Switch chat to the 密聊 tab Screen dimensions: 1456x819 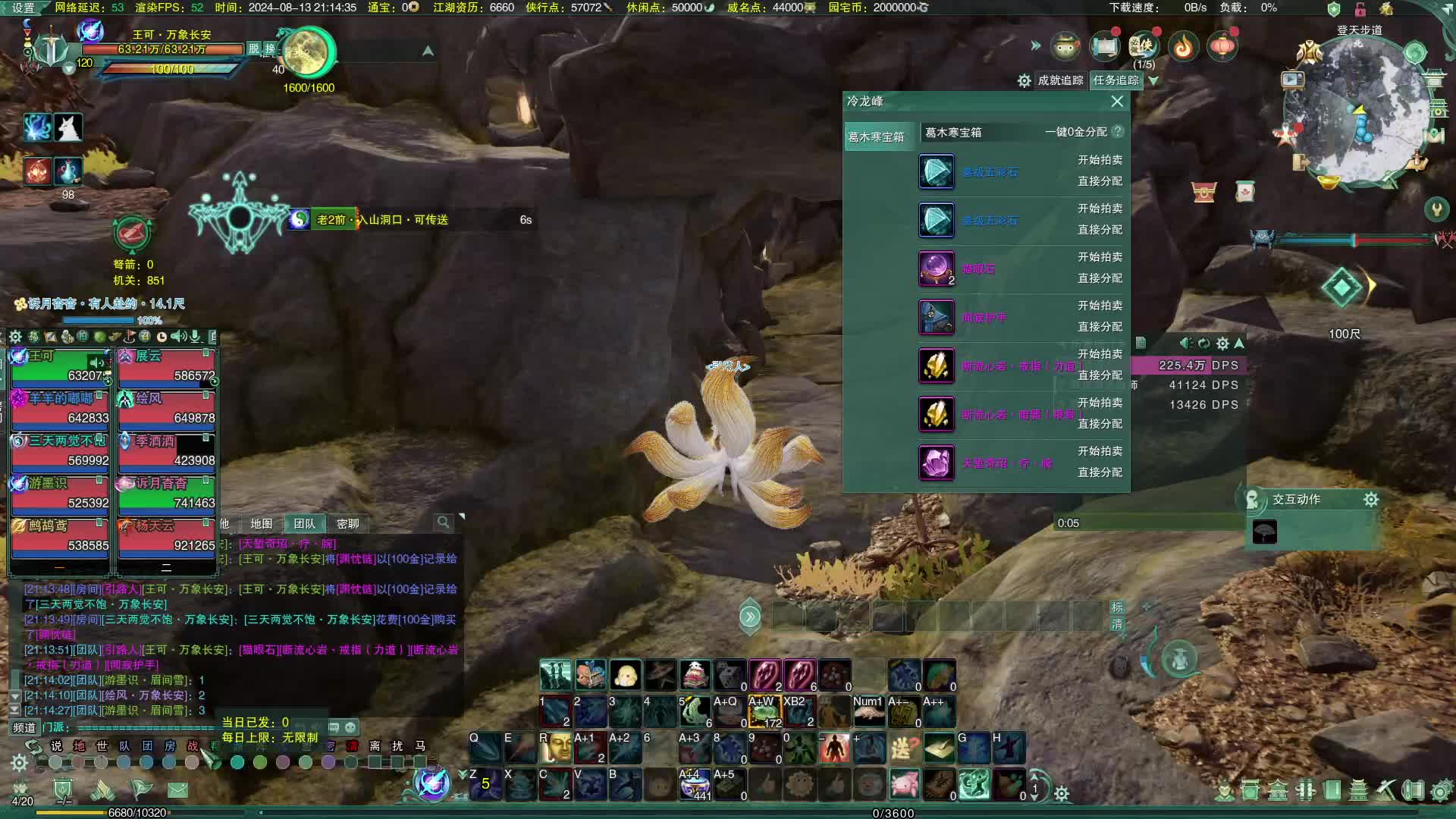[x=348, y=524]
